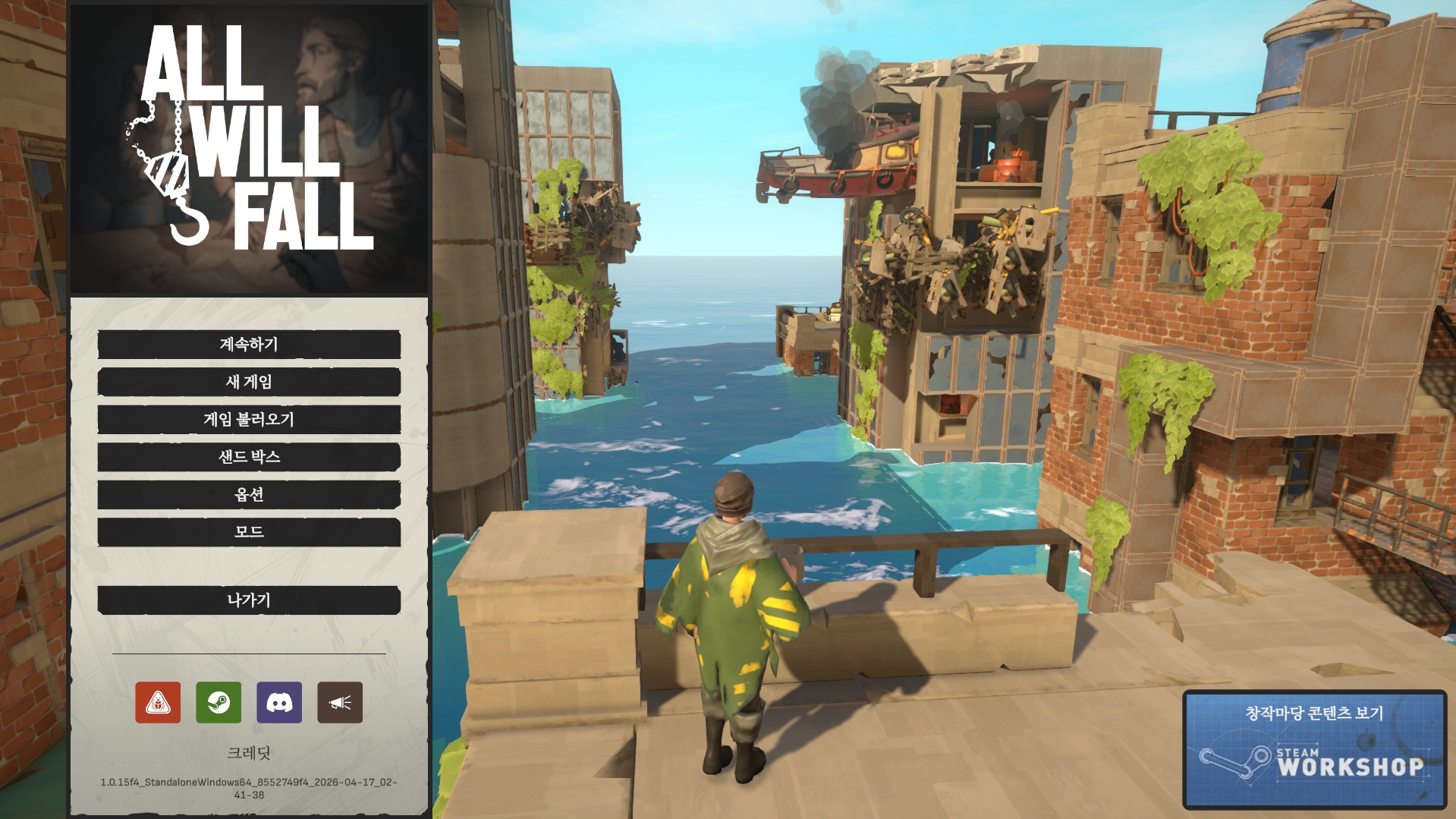Click the megaphone announcements icon
The height and width of the screenshot is (819, 1456).
coord(340,702)
